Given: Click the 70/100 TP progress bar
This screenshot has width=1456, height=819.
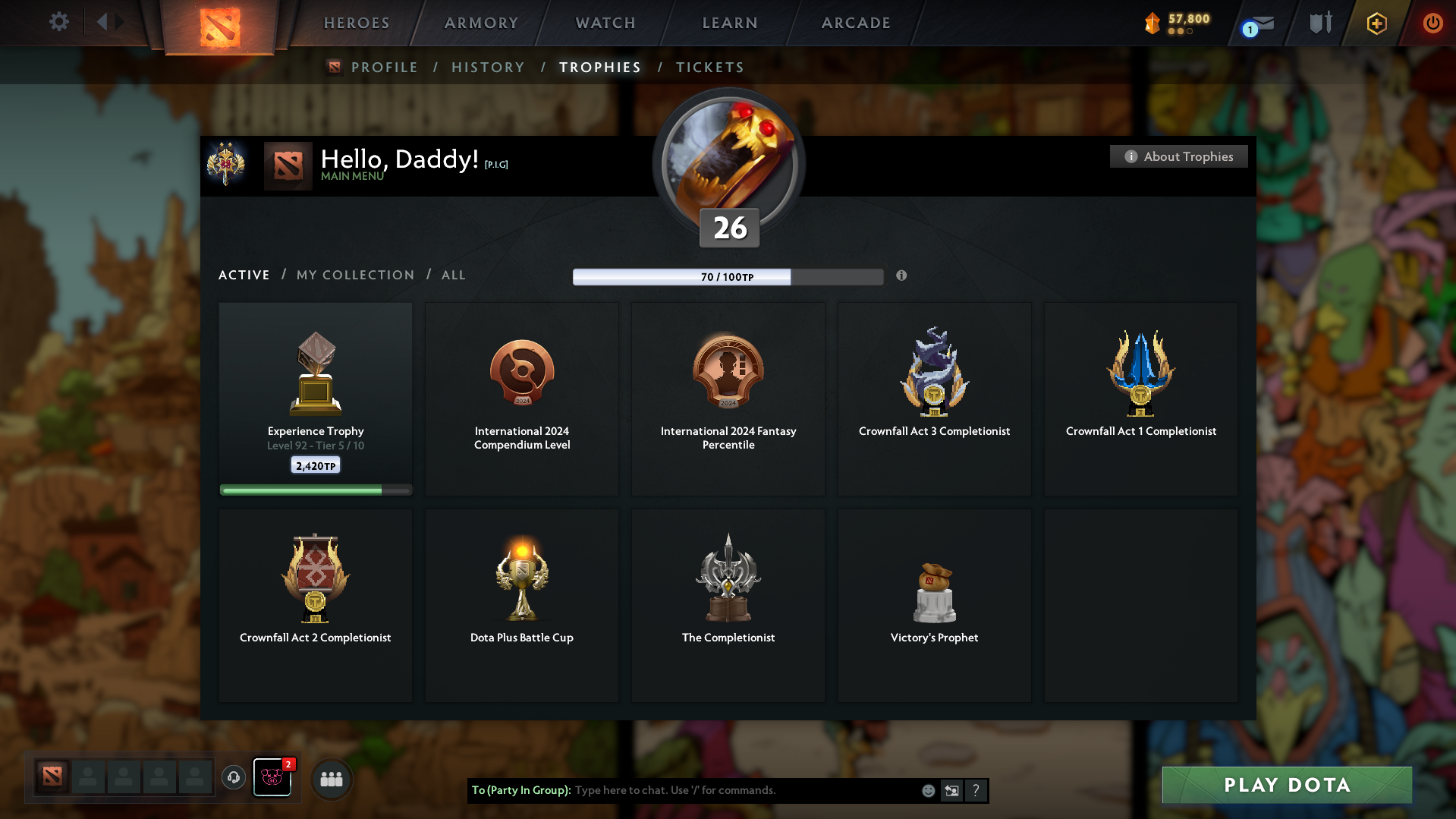Looking at the screenshot, I should [728, 276].
